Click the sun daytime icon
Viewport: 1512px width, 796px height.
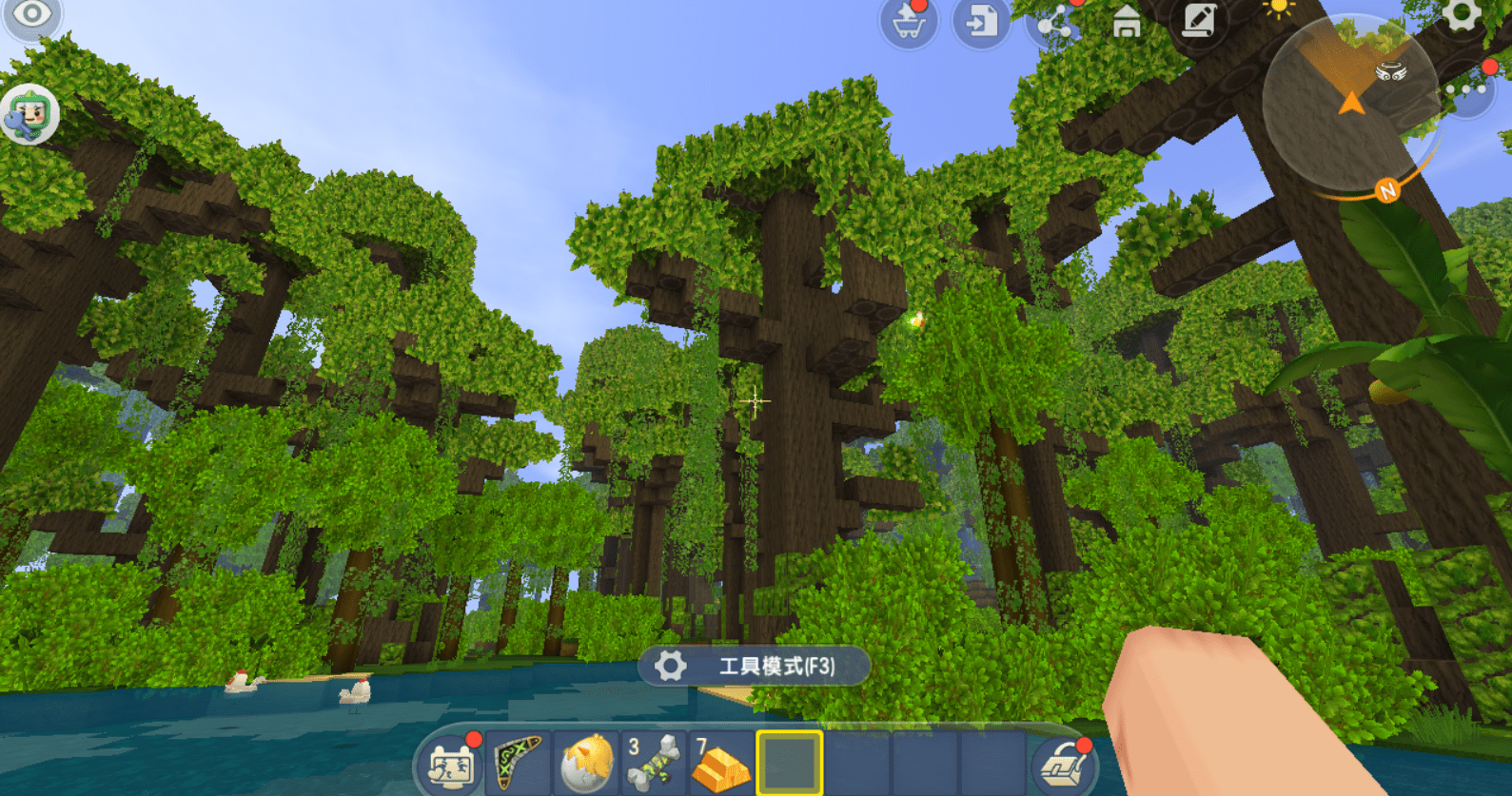(1278, 10)
